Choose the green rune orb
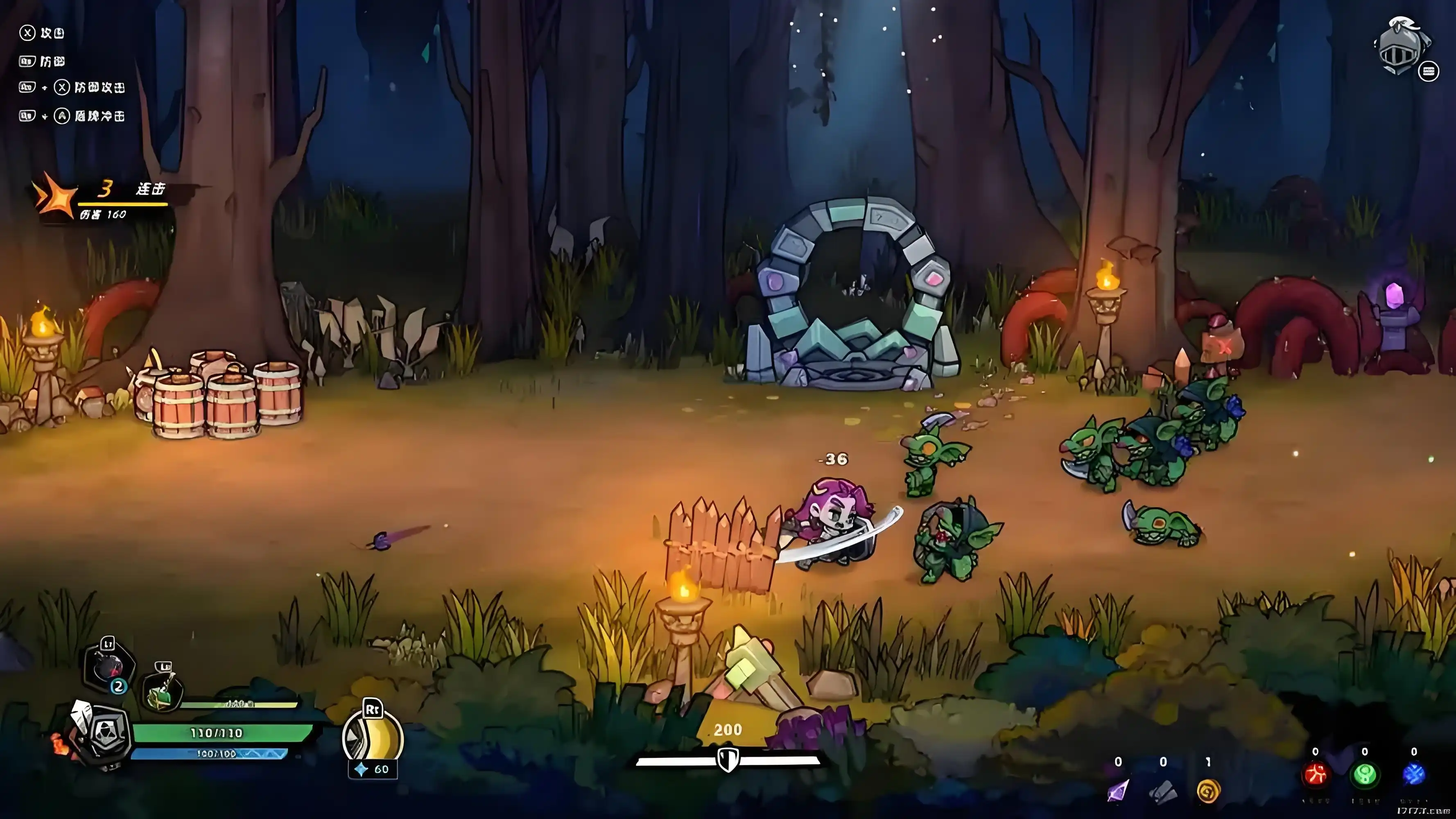1456x819 pixels. point(1364,775)
